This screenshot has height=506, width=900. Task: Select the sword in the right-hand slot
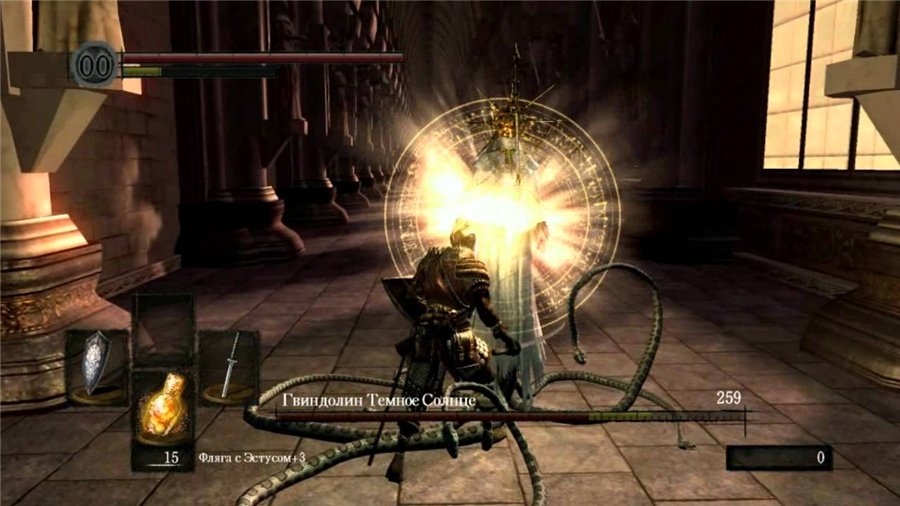pos(229,366)
